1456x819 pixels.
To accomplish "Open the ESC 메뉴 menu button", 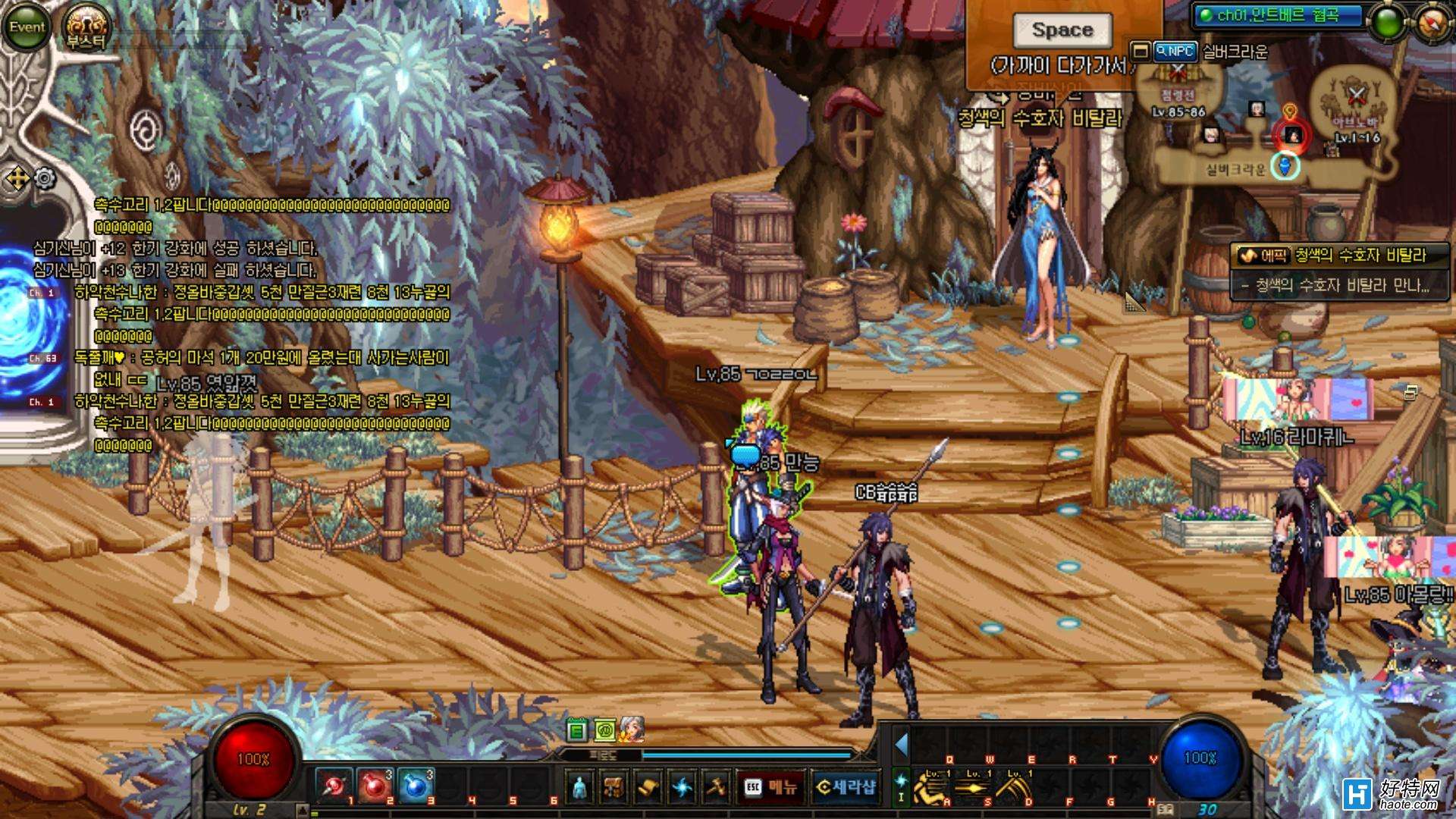I will pos(770,787).
